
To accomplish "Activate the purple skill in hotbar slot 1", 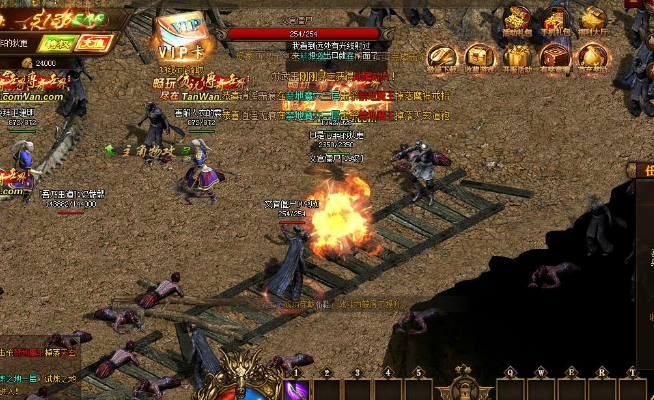I will tap(296, 389).
